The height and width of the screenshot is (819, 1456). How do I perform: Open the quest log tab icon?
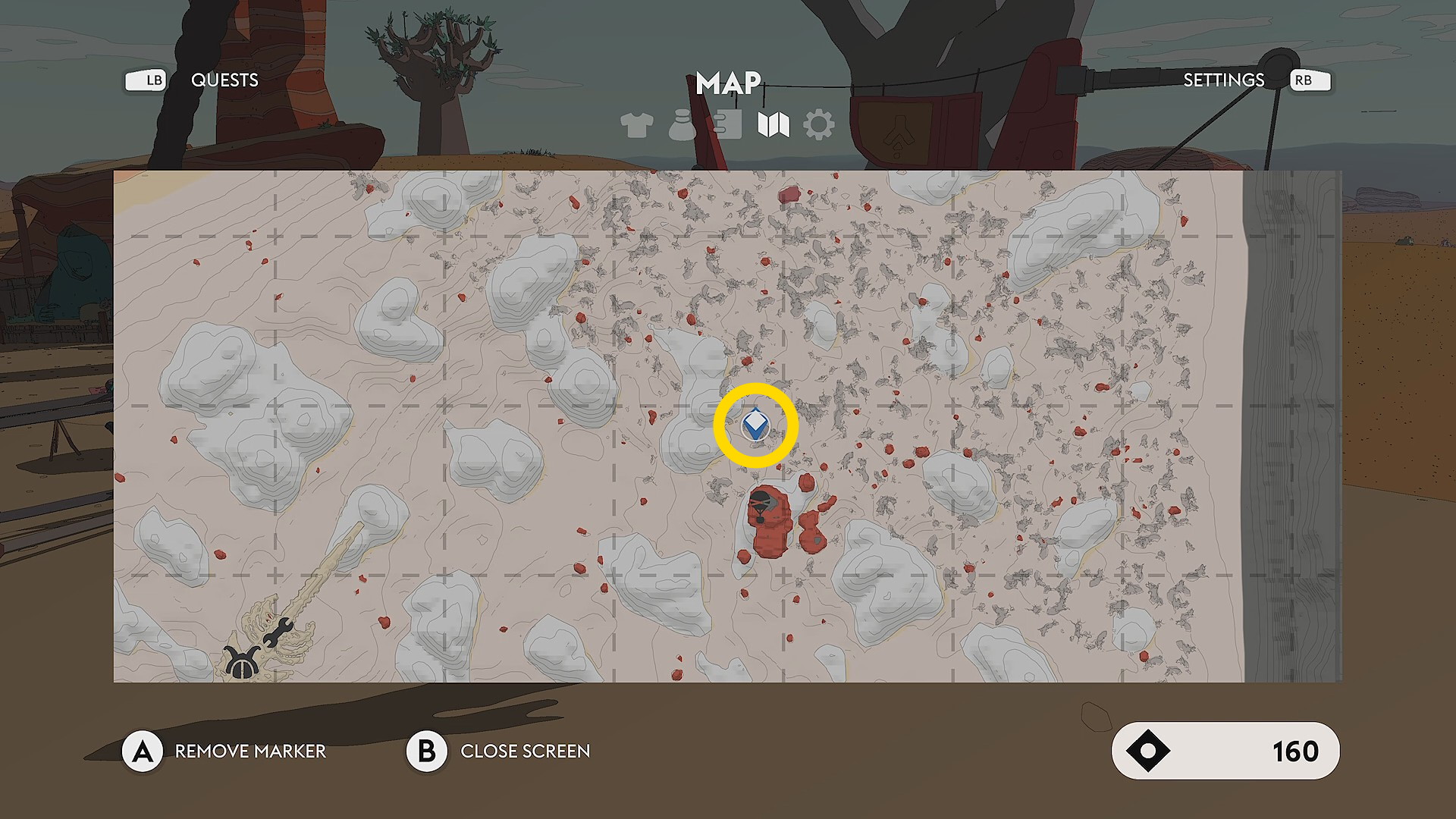[727, 125]
